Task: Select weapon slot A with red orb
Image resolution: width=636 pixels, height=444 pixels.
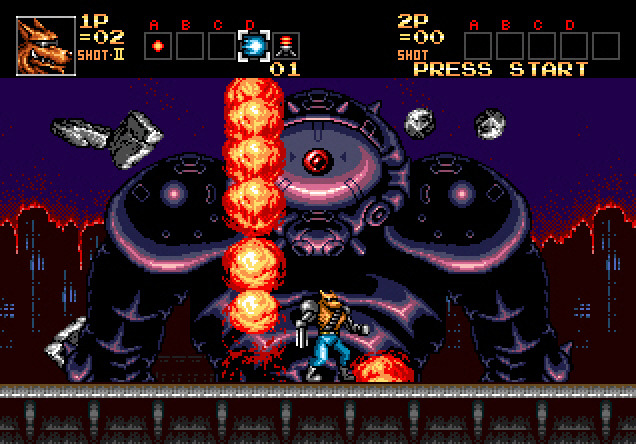Action: [x=156, y=45]
